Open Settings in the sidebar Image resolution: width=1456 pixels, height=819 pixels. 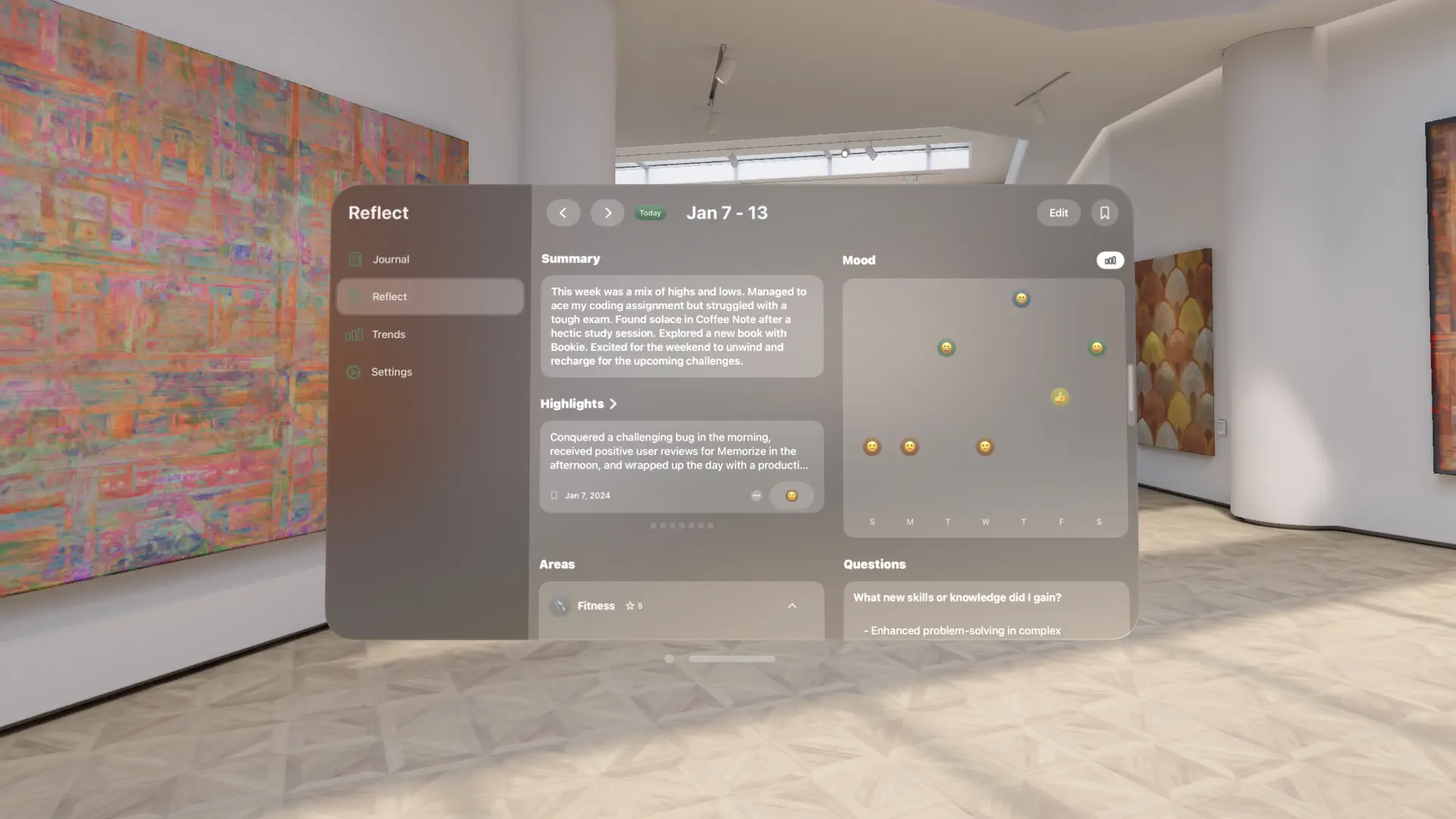pyautogui.click(x=391, y=372)
